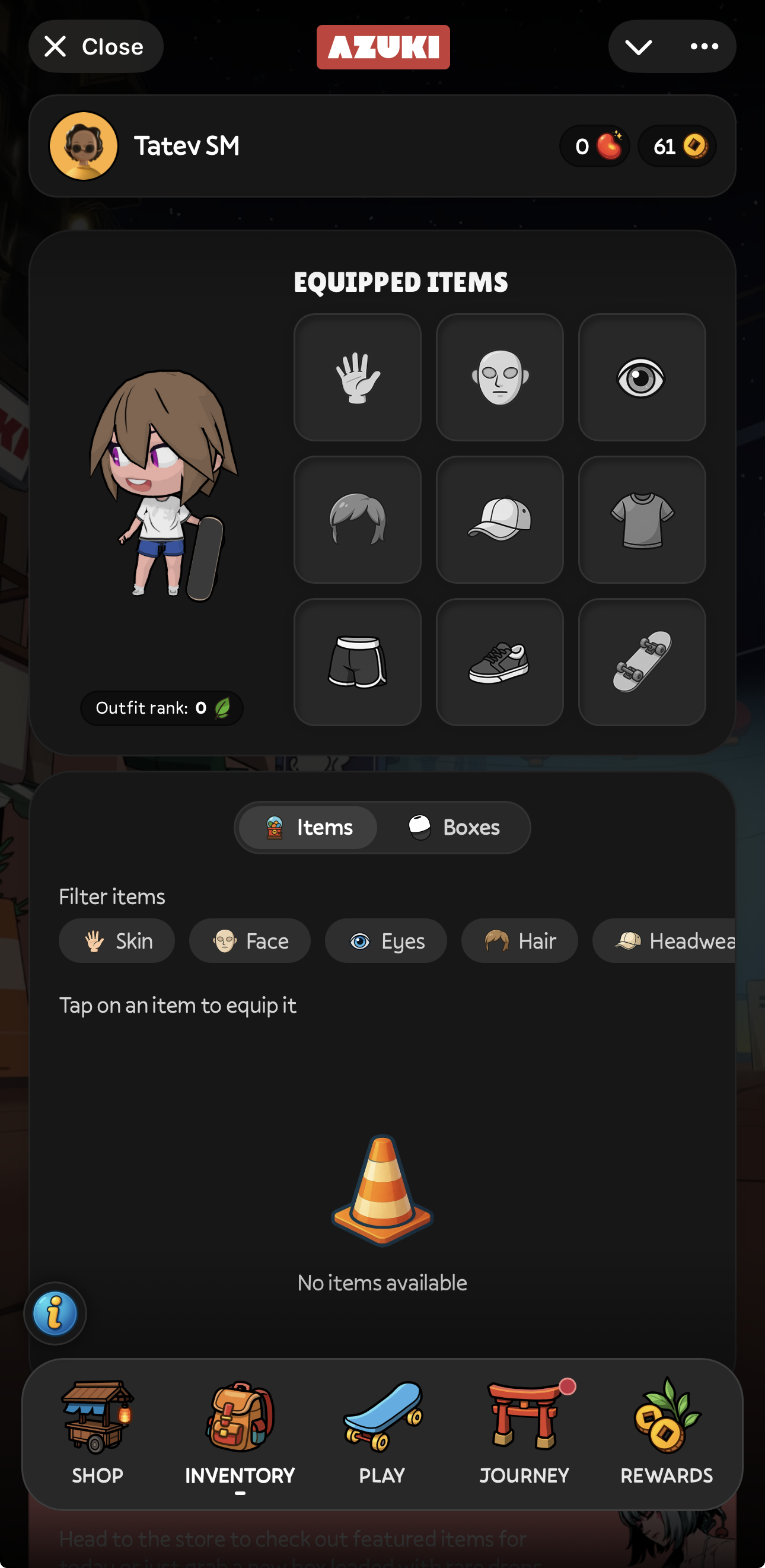The height and width of the screenshot is (1568, 765).
Task: Select the equipped skateboard slot
Action: (x=643, y=662)
